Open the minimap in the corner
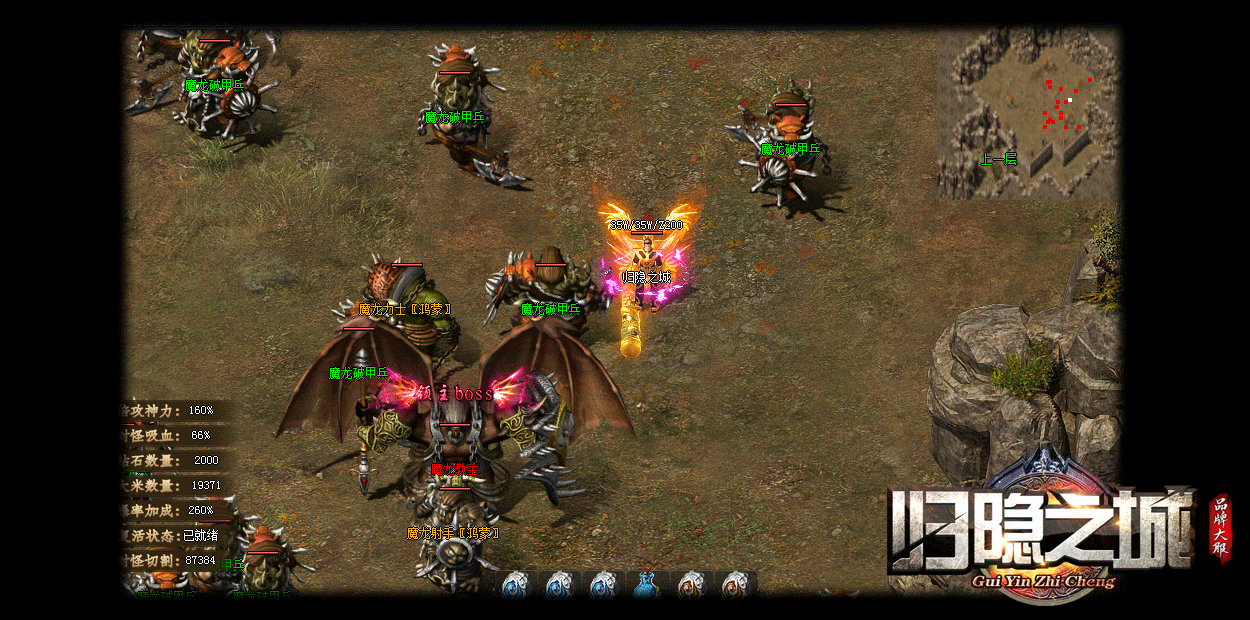The height and width of the screenshot is (620, 1250). pos(1028,112)
